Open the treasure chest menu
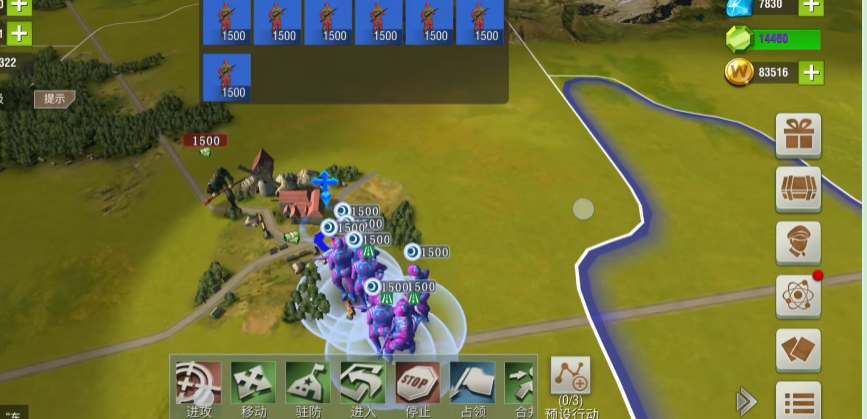Screen dimensions: 867x419 tap(798, 189)
